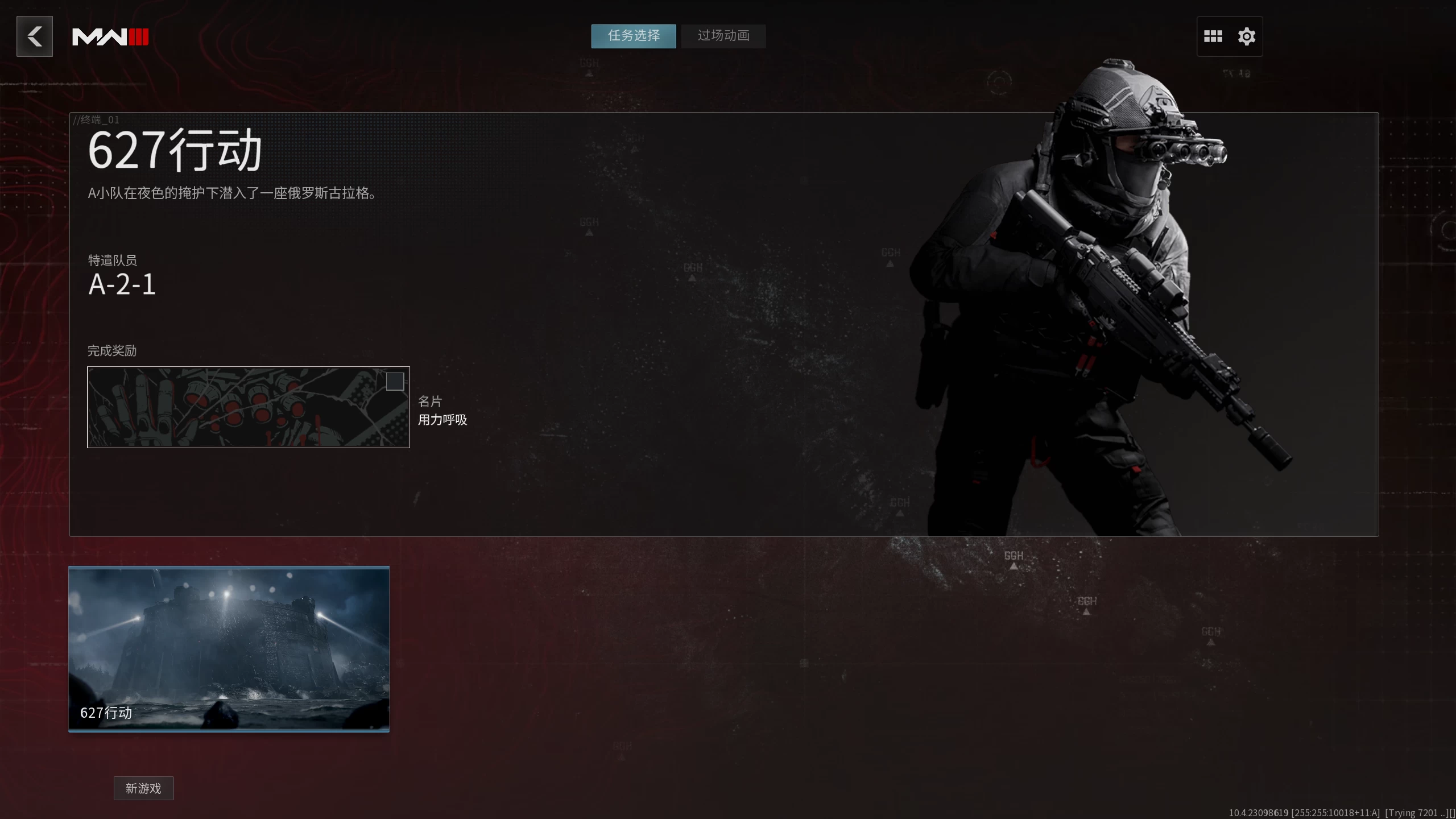Select the 用力呼吸 calling card reward

[442, 420]
